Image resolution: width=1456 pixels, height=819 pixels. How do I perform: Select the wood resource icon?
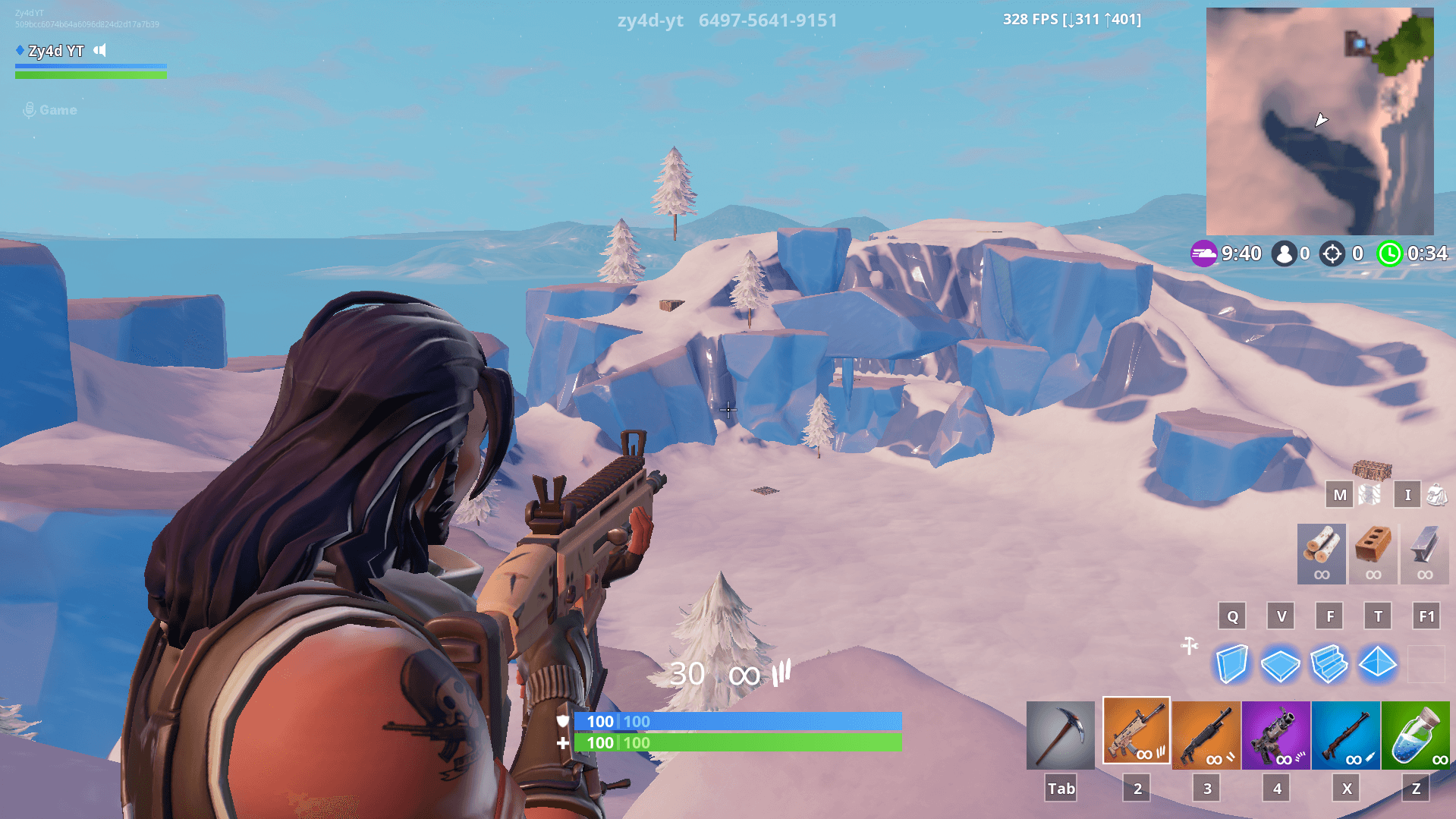click(x=1320, y=554)
